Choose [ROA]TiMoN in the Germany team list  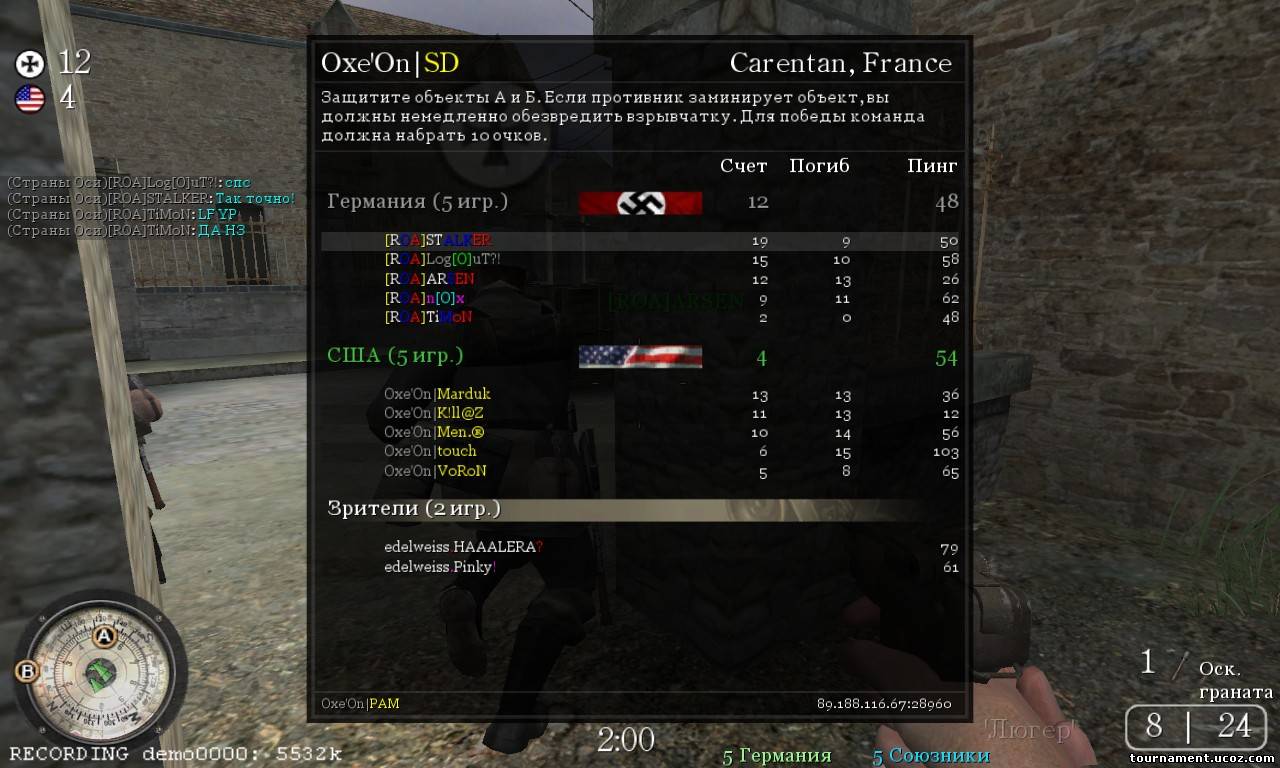pos(428,317)
